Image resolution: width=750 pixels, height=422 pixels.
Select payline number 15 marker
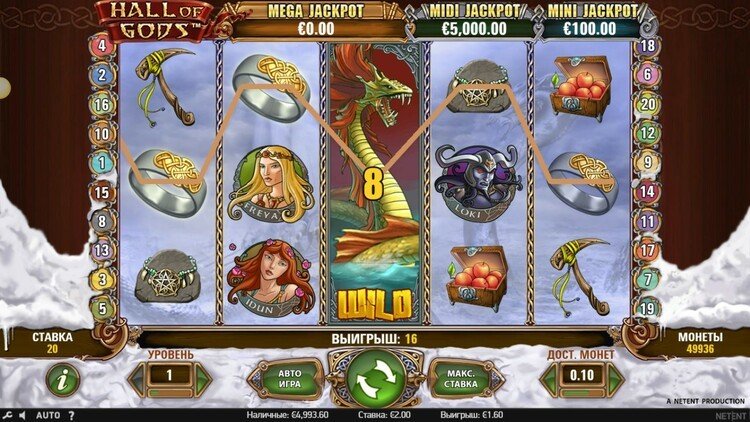tap(102, 192)
